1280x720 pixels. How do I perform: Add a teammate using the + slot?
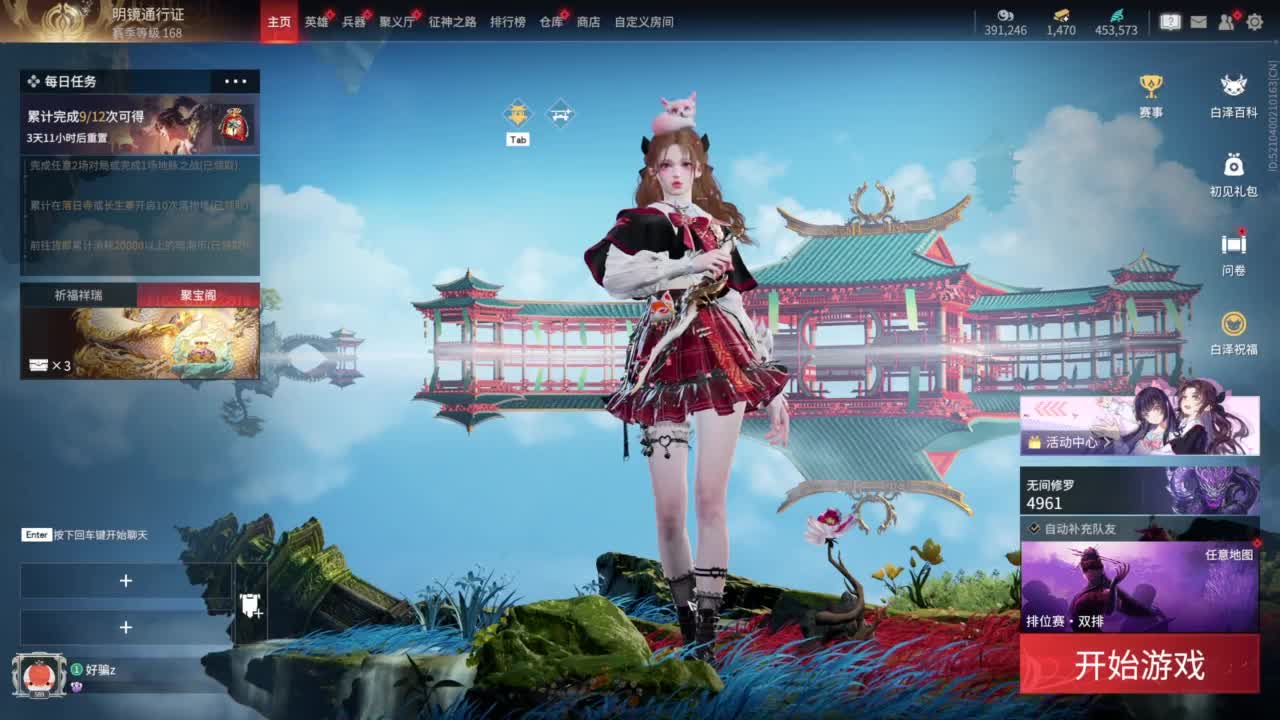coord(126,580)
